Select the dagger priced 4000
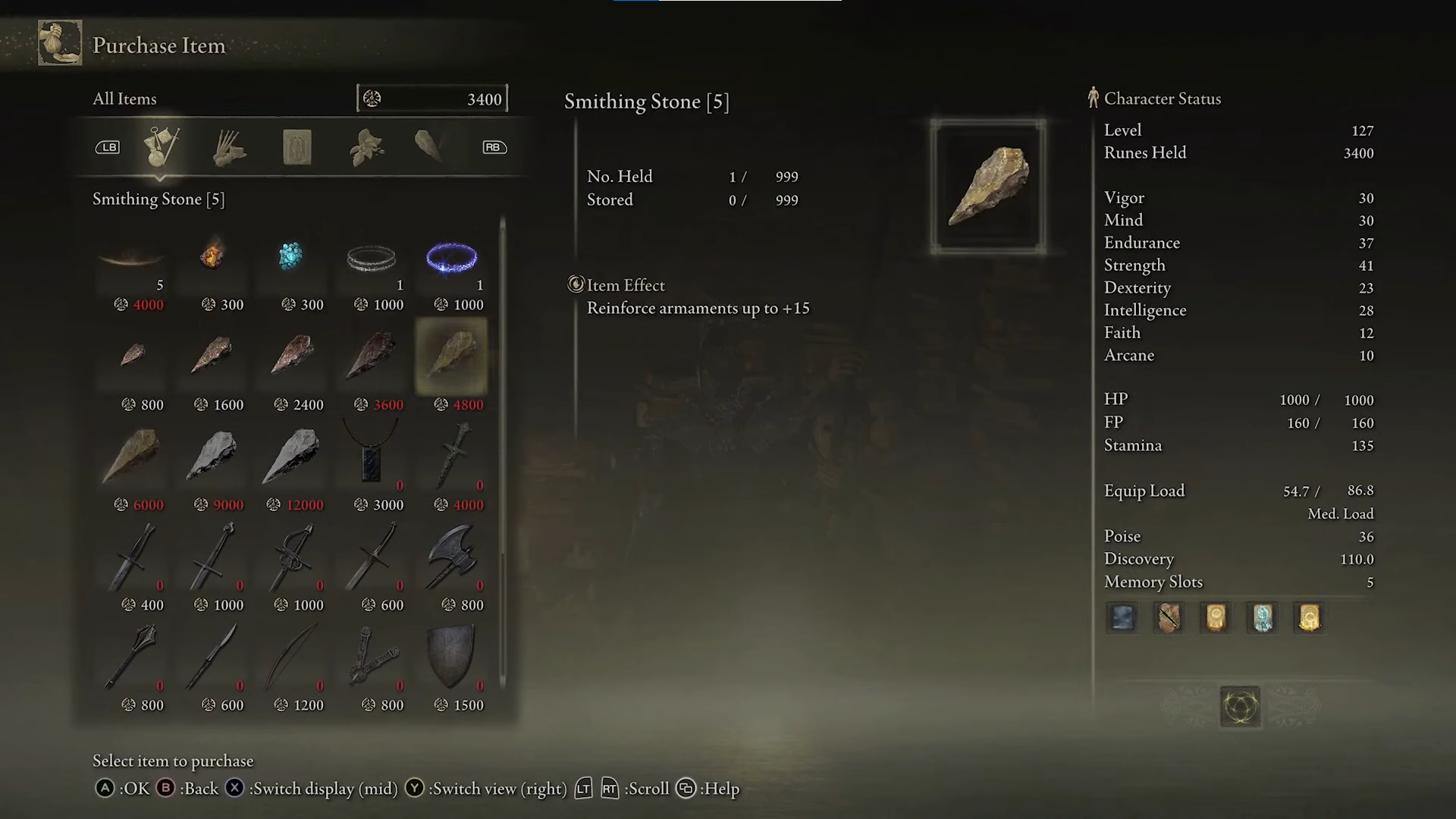The height and width of the screenshot is (819, 1456). tap(452, 455)
